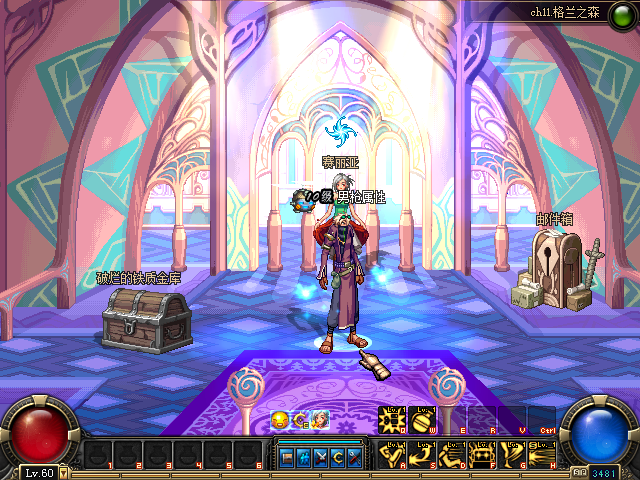The image size is (640, 480).
Task: Click the SP button beside the blue orb
Action: (580, 472)
